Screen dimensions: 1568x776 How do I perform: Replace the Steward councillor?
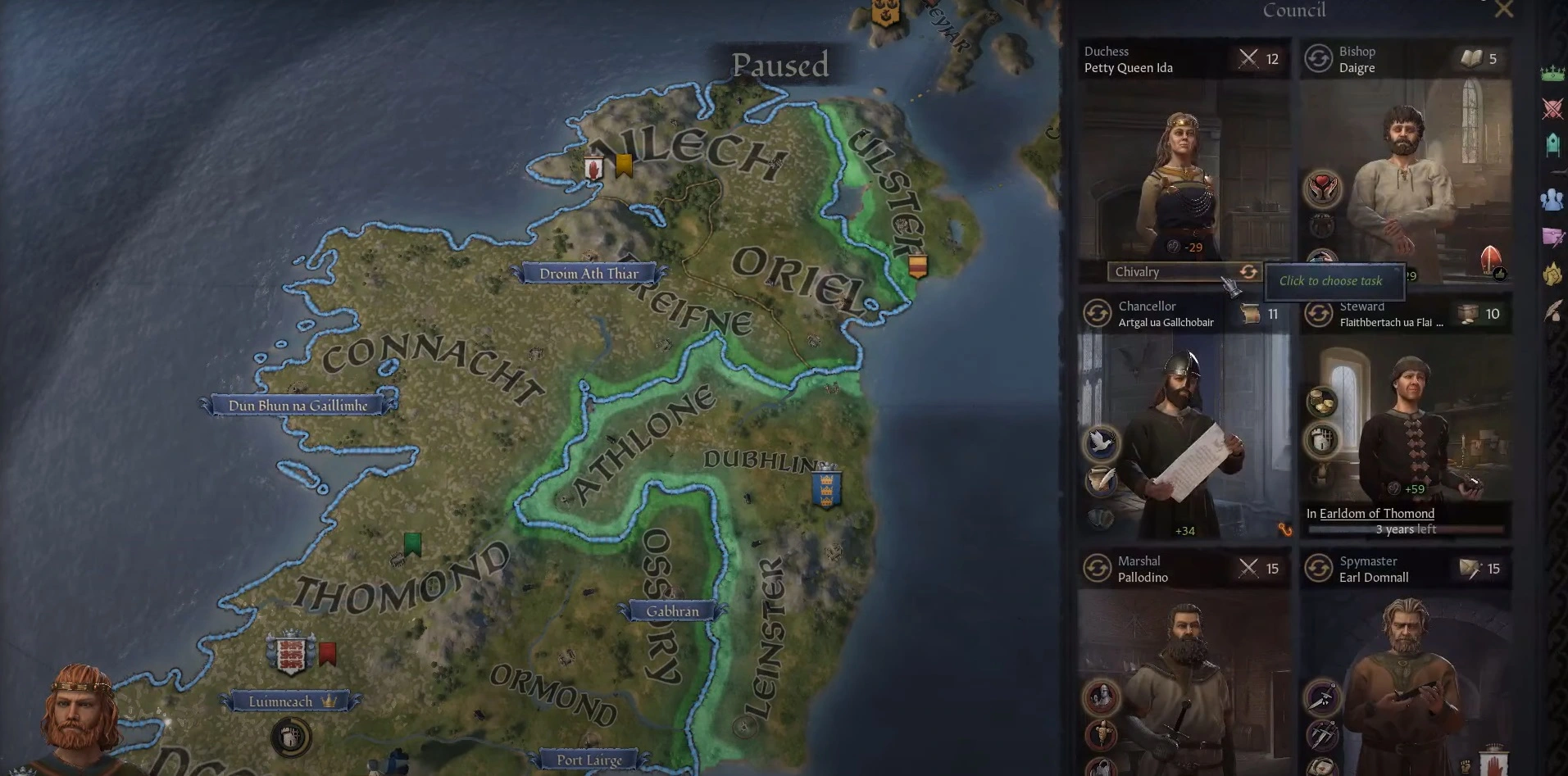[1318, 314]
